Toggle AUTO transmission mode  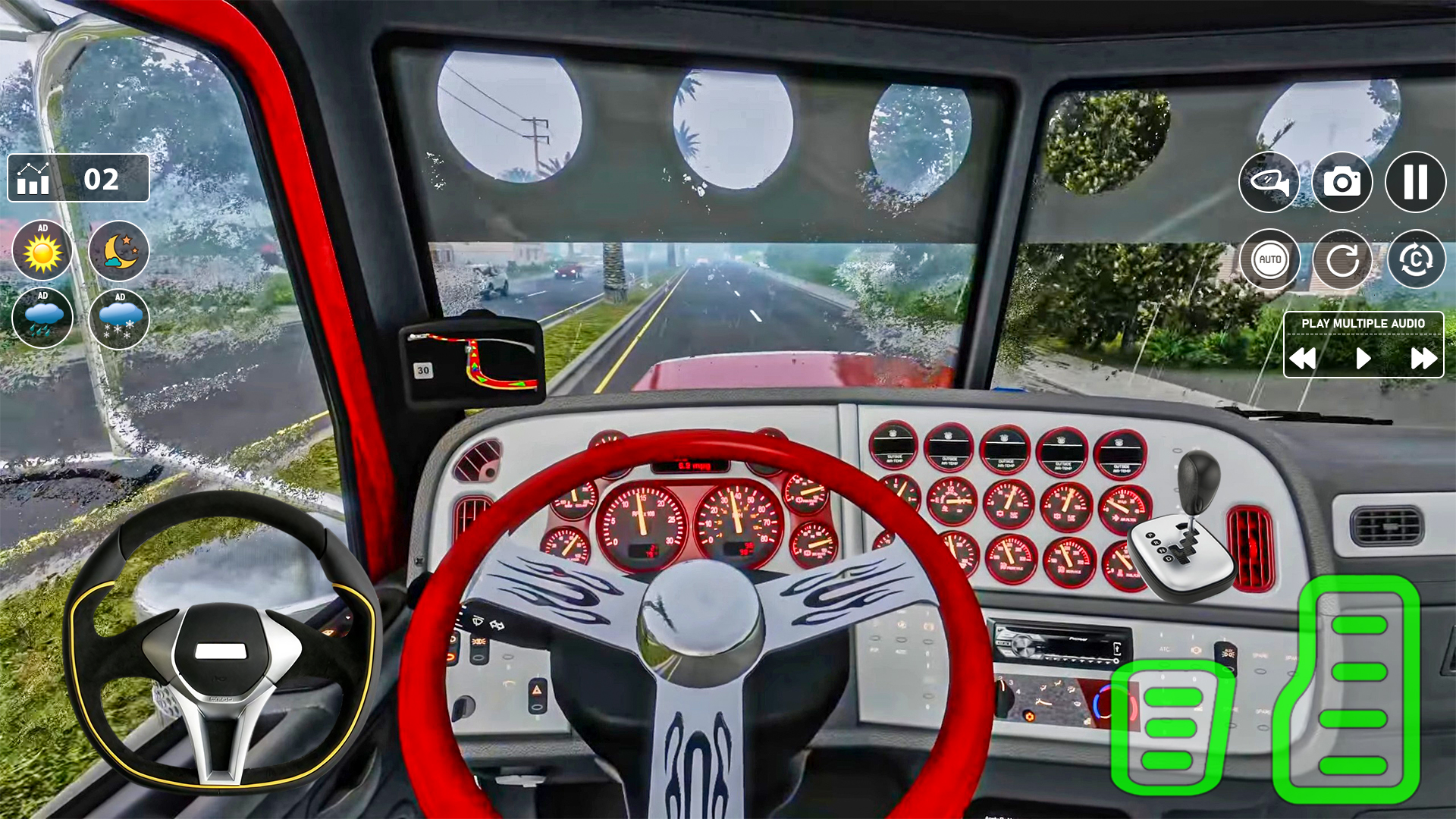(x=1269, y=260)
